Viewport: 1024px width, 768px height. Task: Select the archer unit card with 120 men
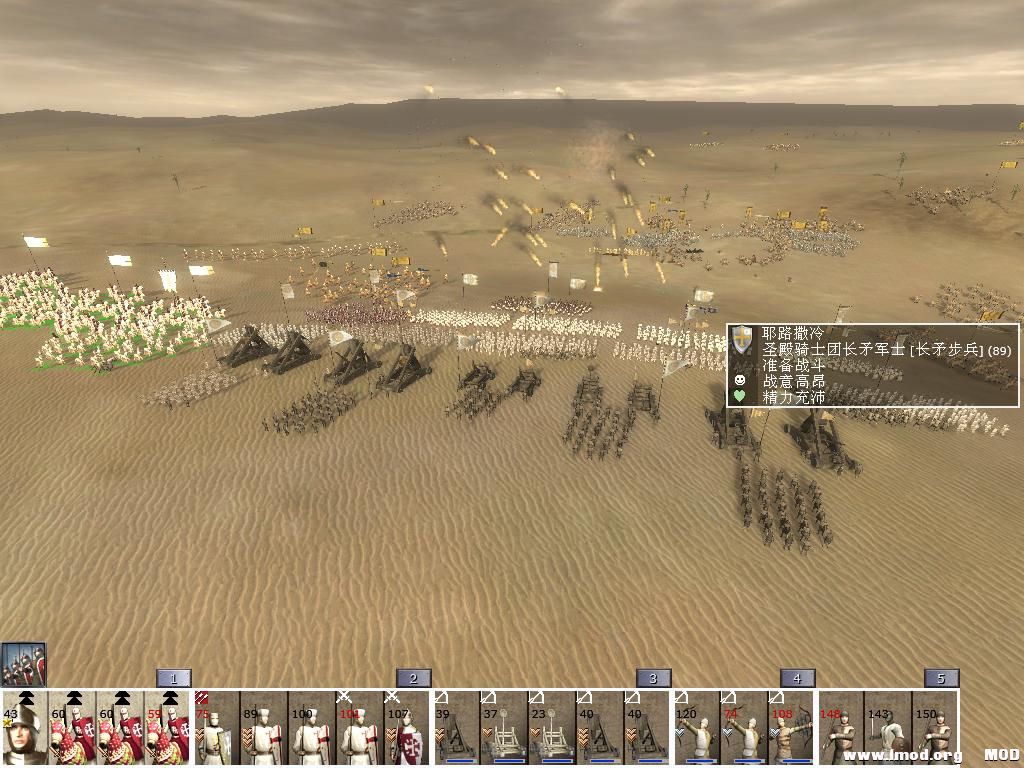696,730
